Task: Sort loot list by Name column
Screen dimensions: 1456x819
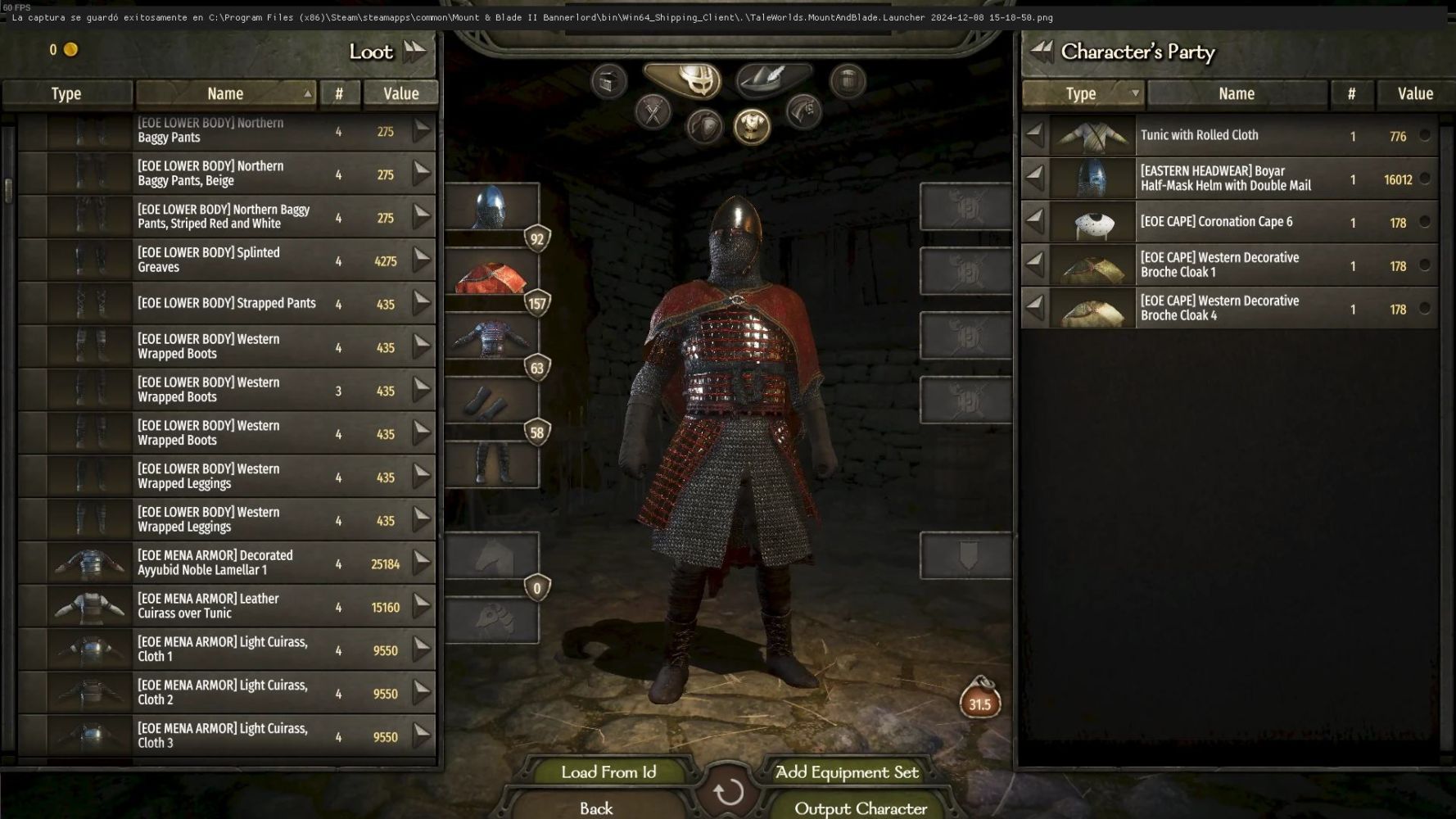Action: [x=225, y=94]
